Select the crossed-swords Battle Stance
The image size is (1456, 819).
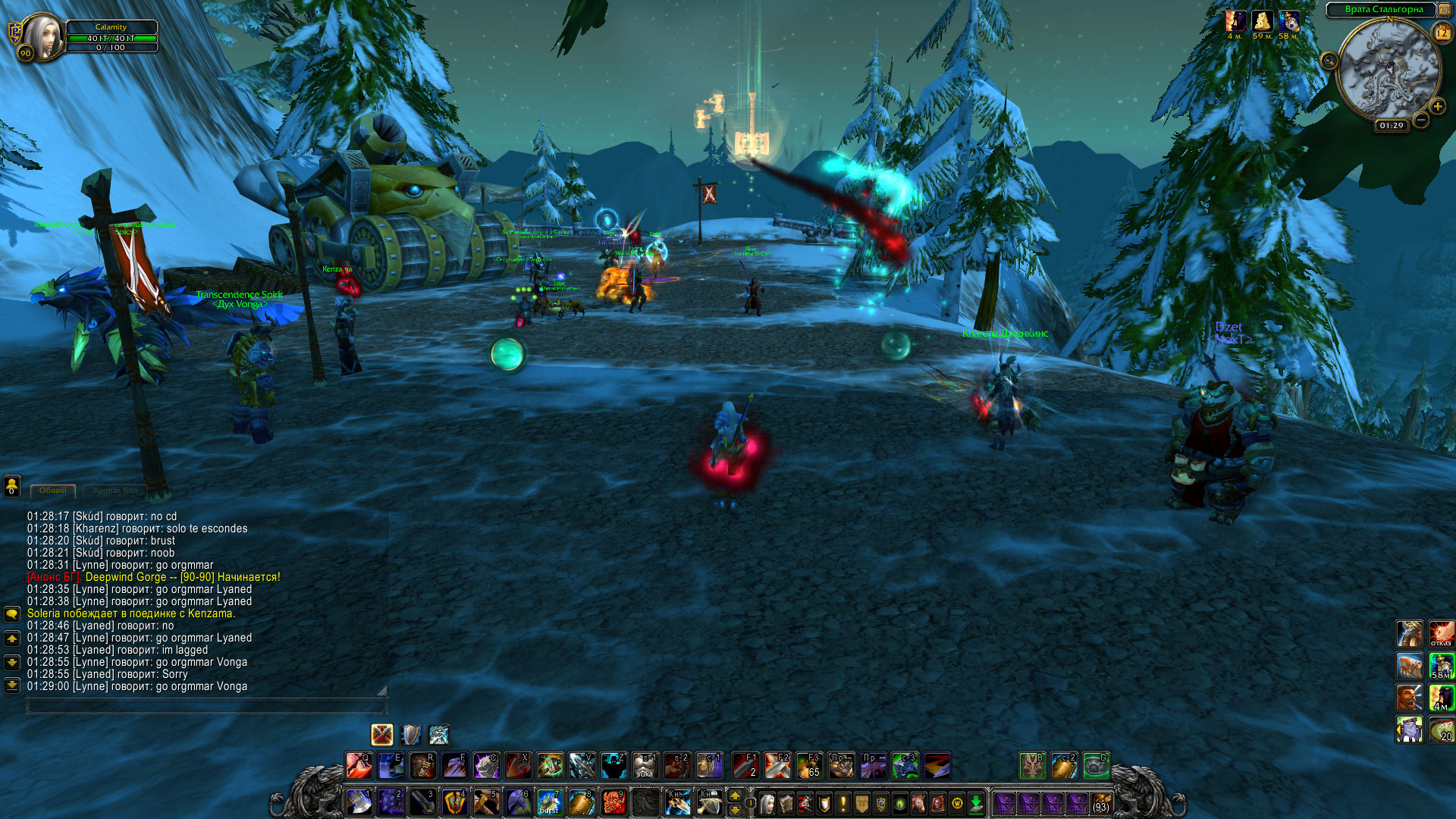[381, 734]
